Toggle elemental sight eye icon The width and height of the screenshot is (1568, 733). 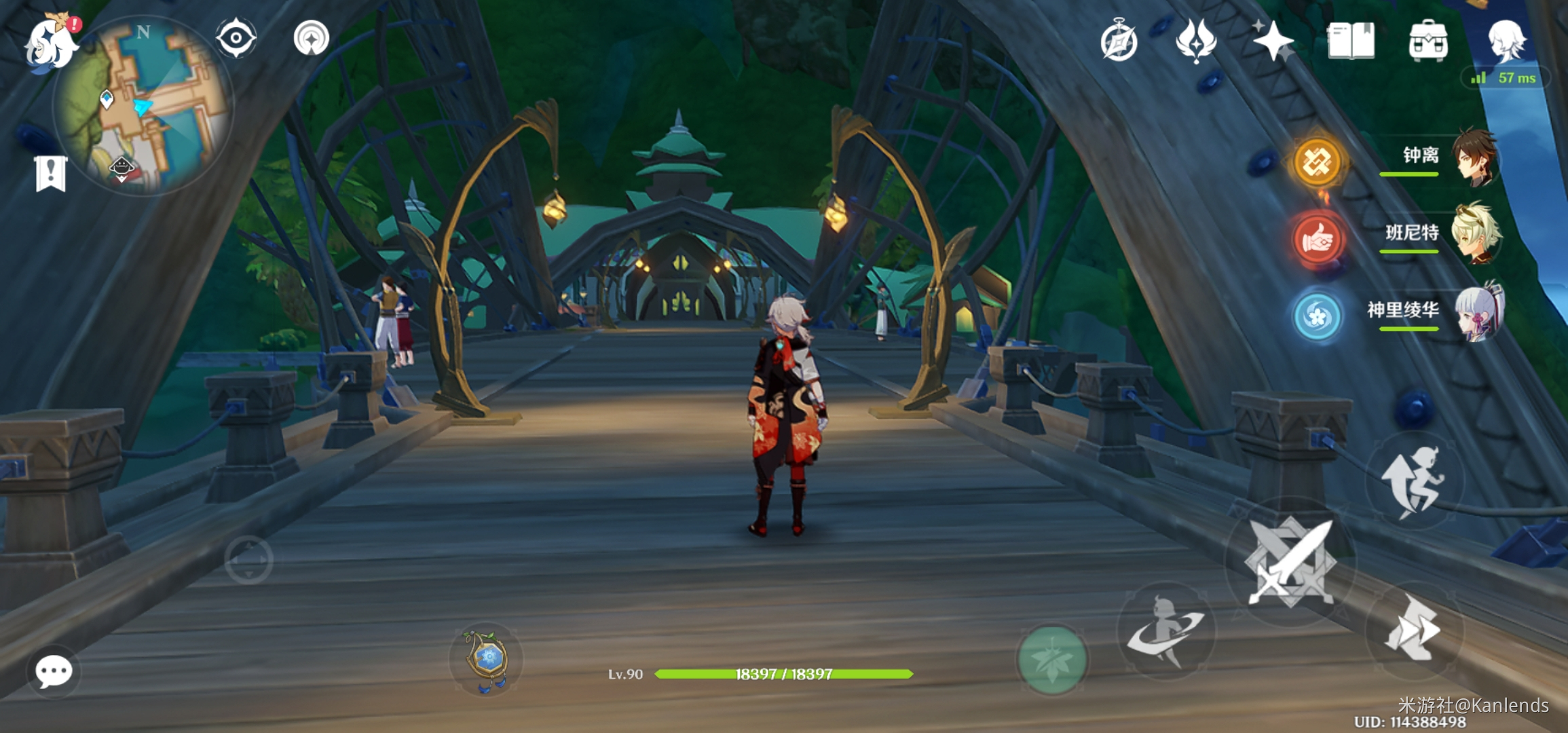tap(236, 38)
